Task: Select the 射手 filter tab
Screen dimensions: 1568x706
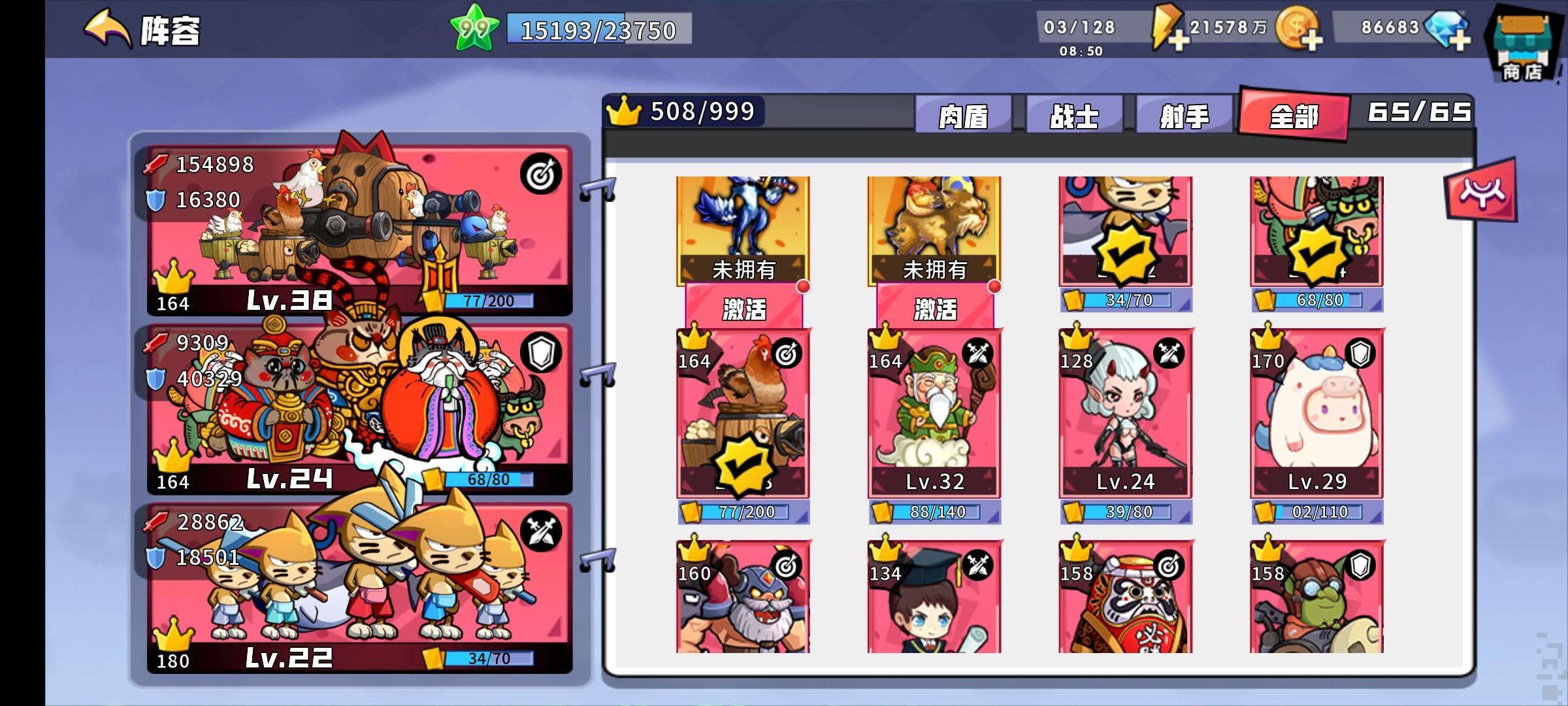Action: pyautogui.click(x=1184, y=114)
